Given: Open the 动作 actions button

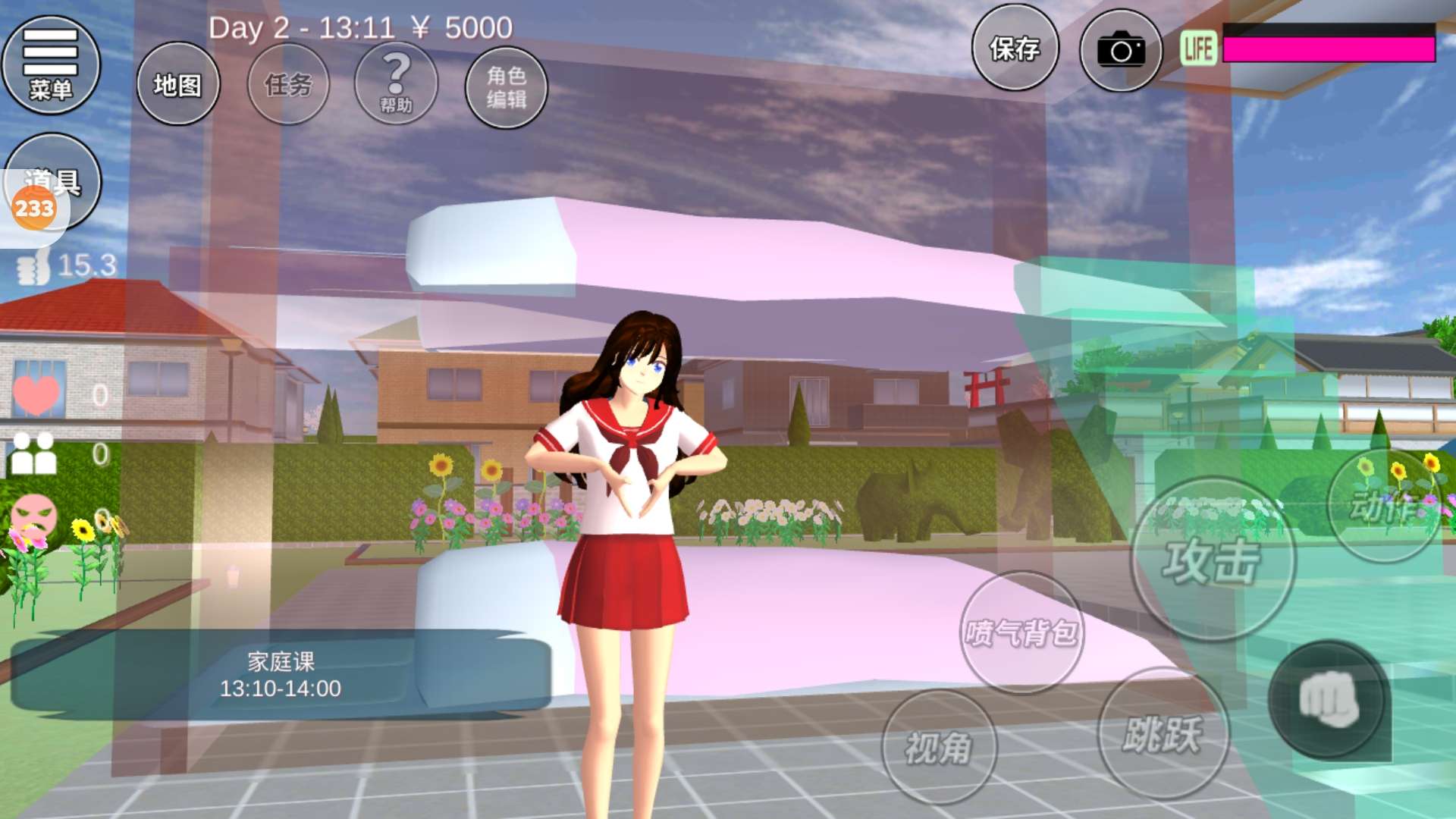Looking at the screenshot, I should (1384, 506).
